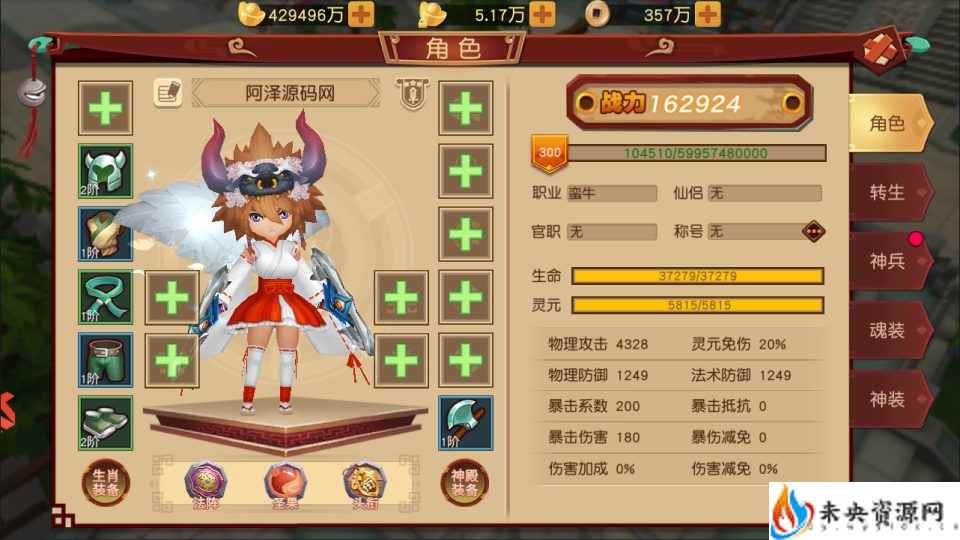Select the boots equipment slot

tap(106, 422)
